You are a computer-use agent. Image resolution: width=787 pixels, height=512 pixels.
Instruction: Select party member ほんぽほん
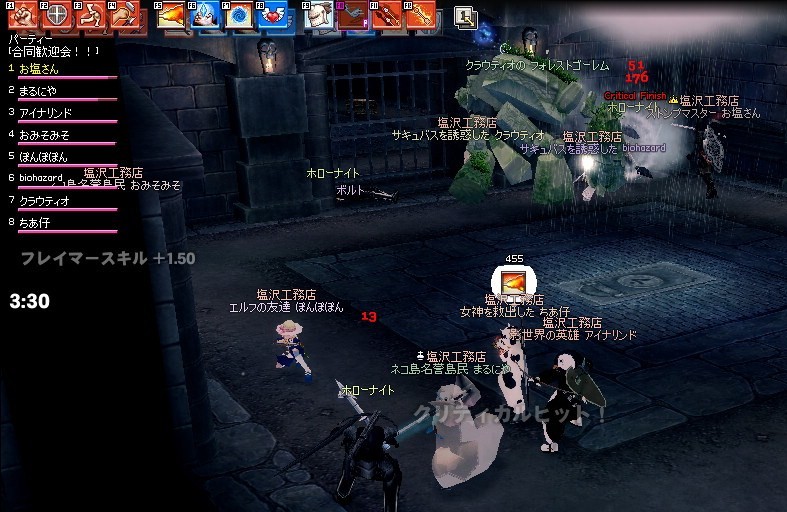click(x=44, y=156)
